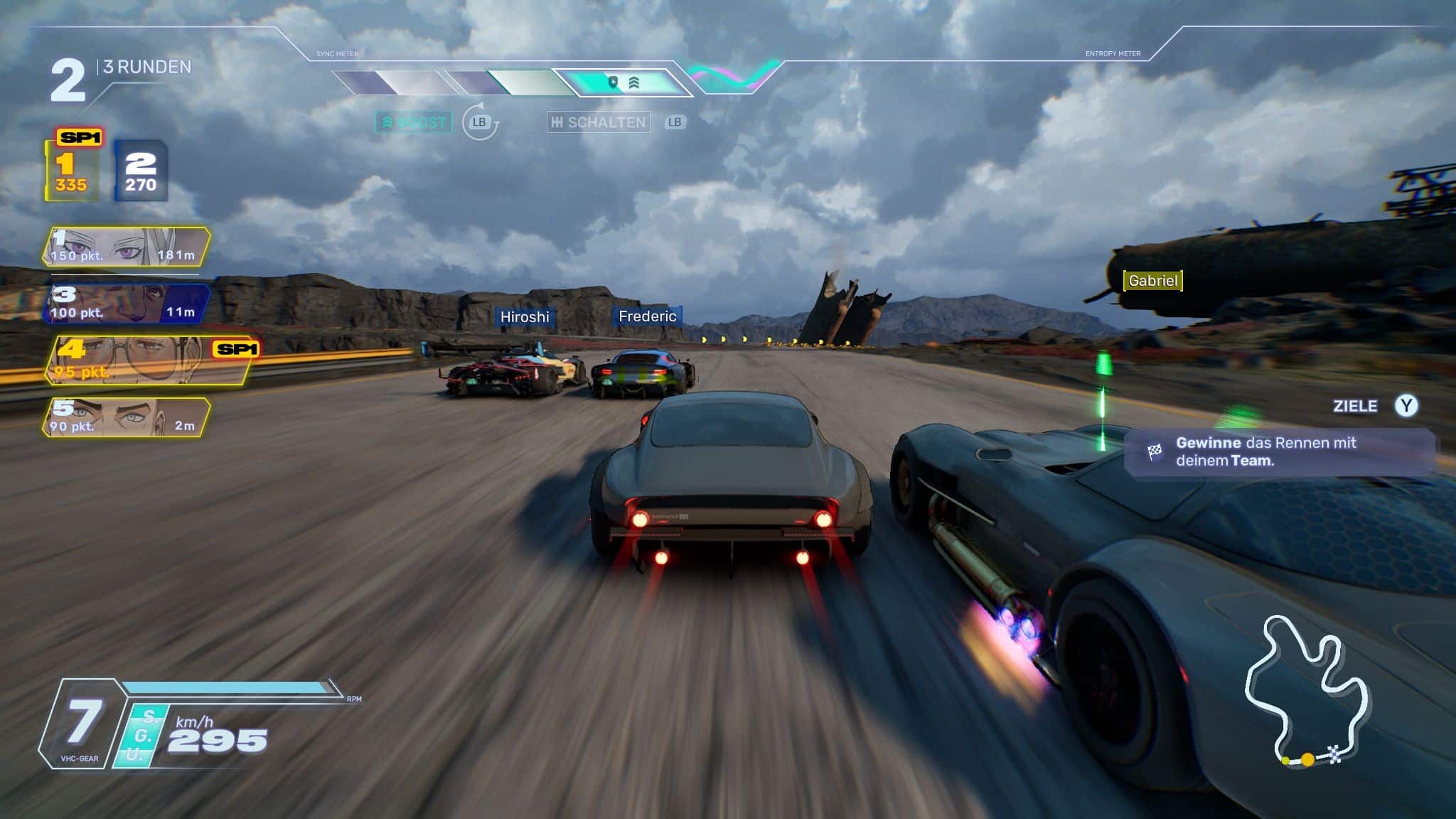Click the yellow team score of 335
Image resolution: width=1456 pixels, height=819 pixels.
71,172
